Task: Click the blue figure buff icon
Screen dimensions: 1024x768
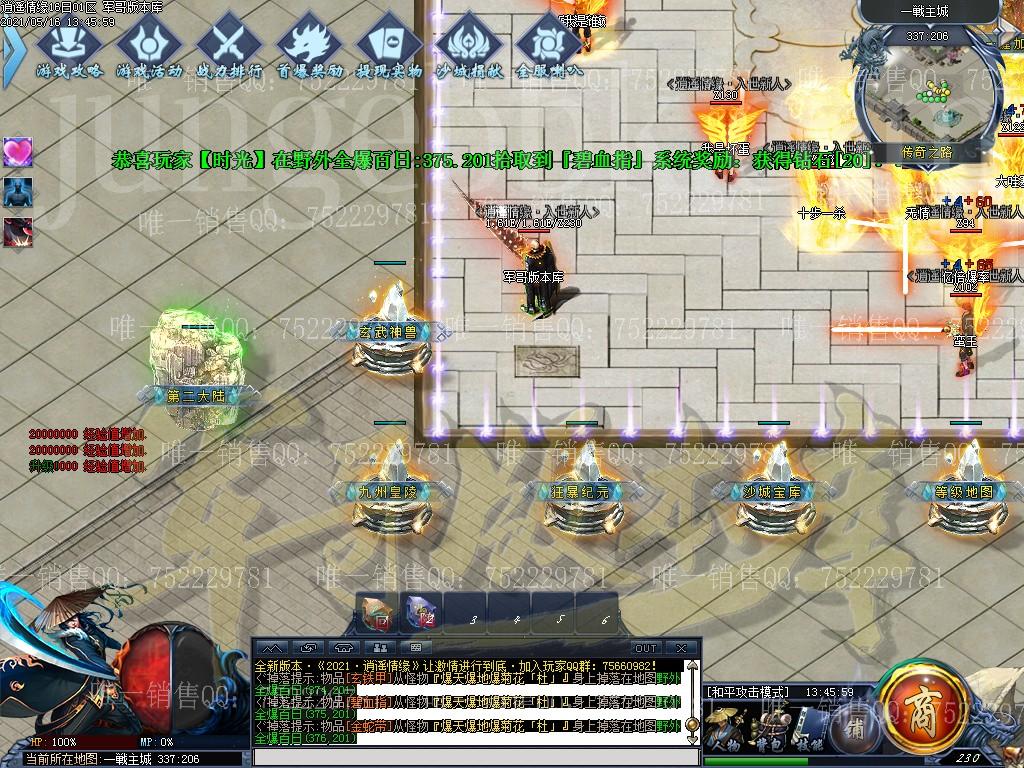Action: [17, 192]
